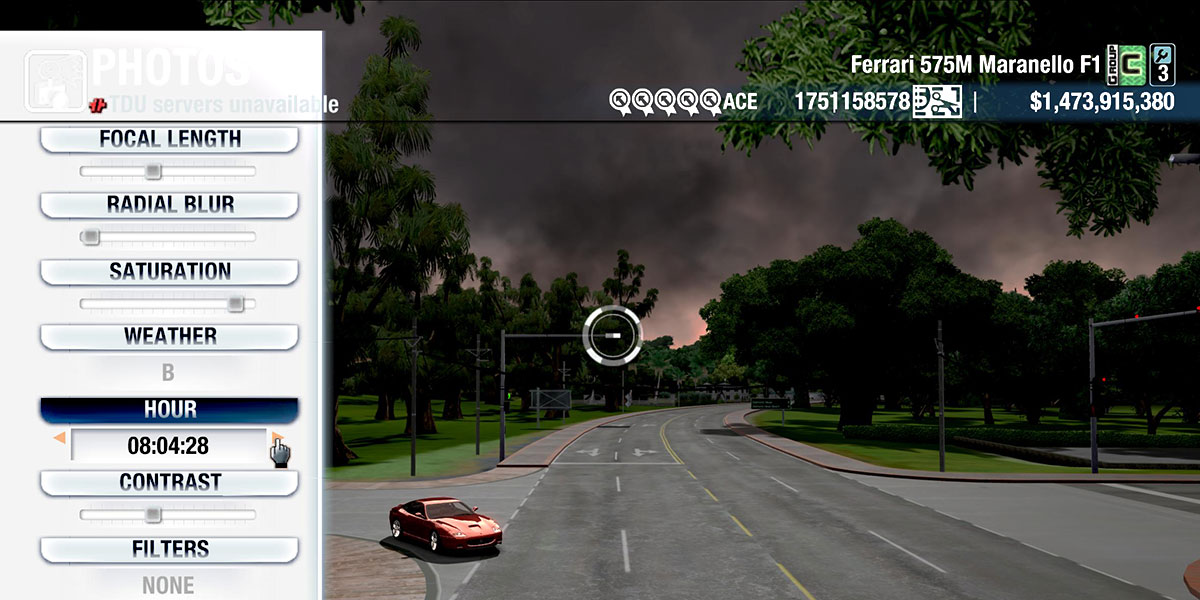Decrease hour with the left arrow
Image resolution: width=1200 pixels, height=600 pixels.
pyautogui.click(x=60, y=438)
